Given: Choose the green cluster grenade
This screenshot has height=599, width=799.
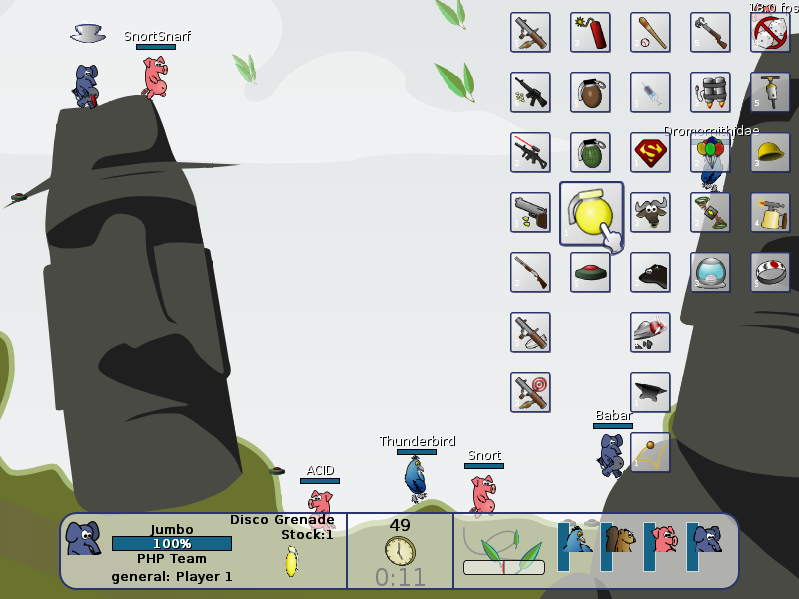Looking at the screenshot, I should [590, 152].
